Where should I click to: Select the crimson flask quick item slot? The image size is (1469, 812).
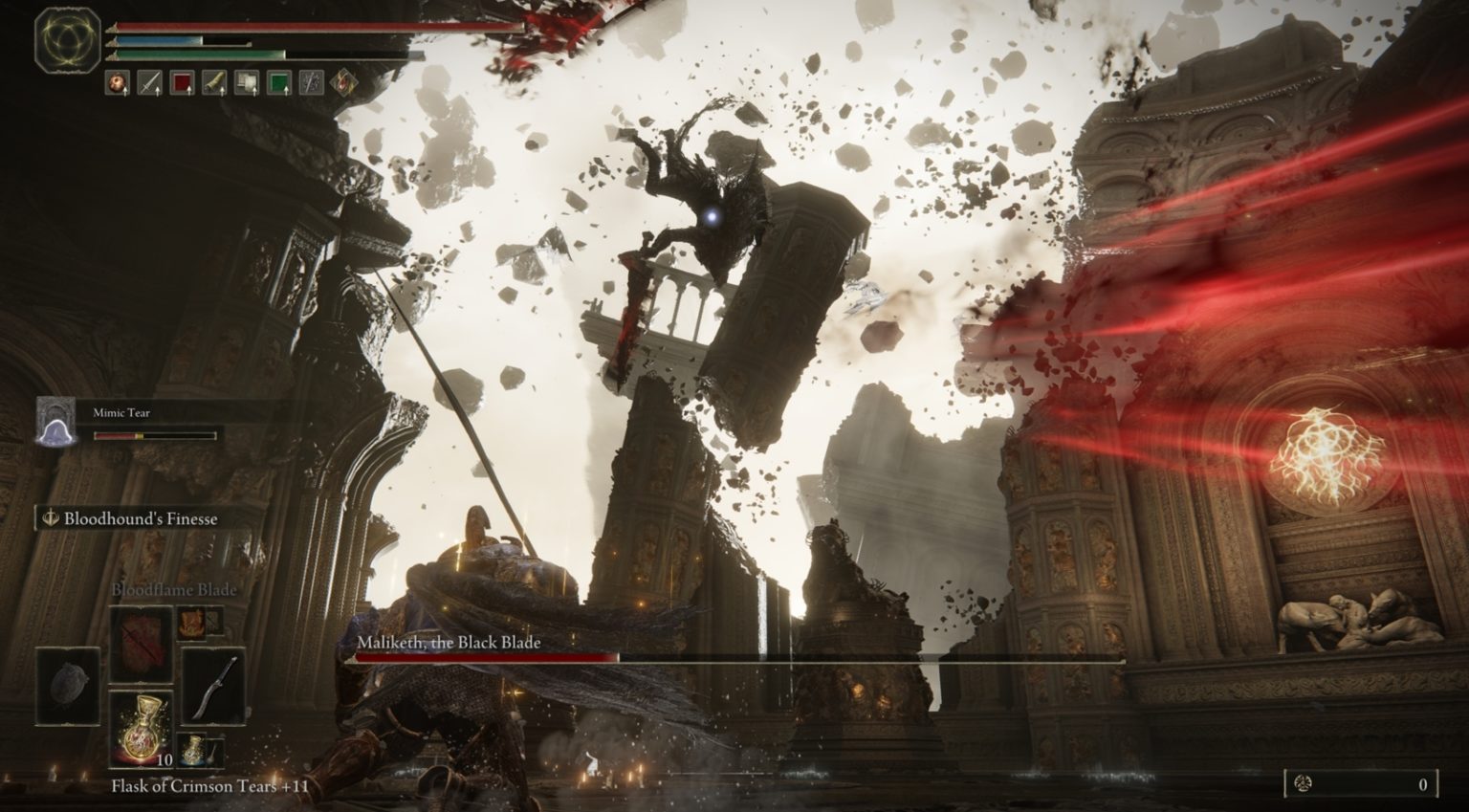click(x=142, y=728)
